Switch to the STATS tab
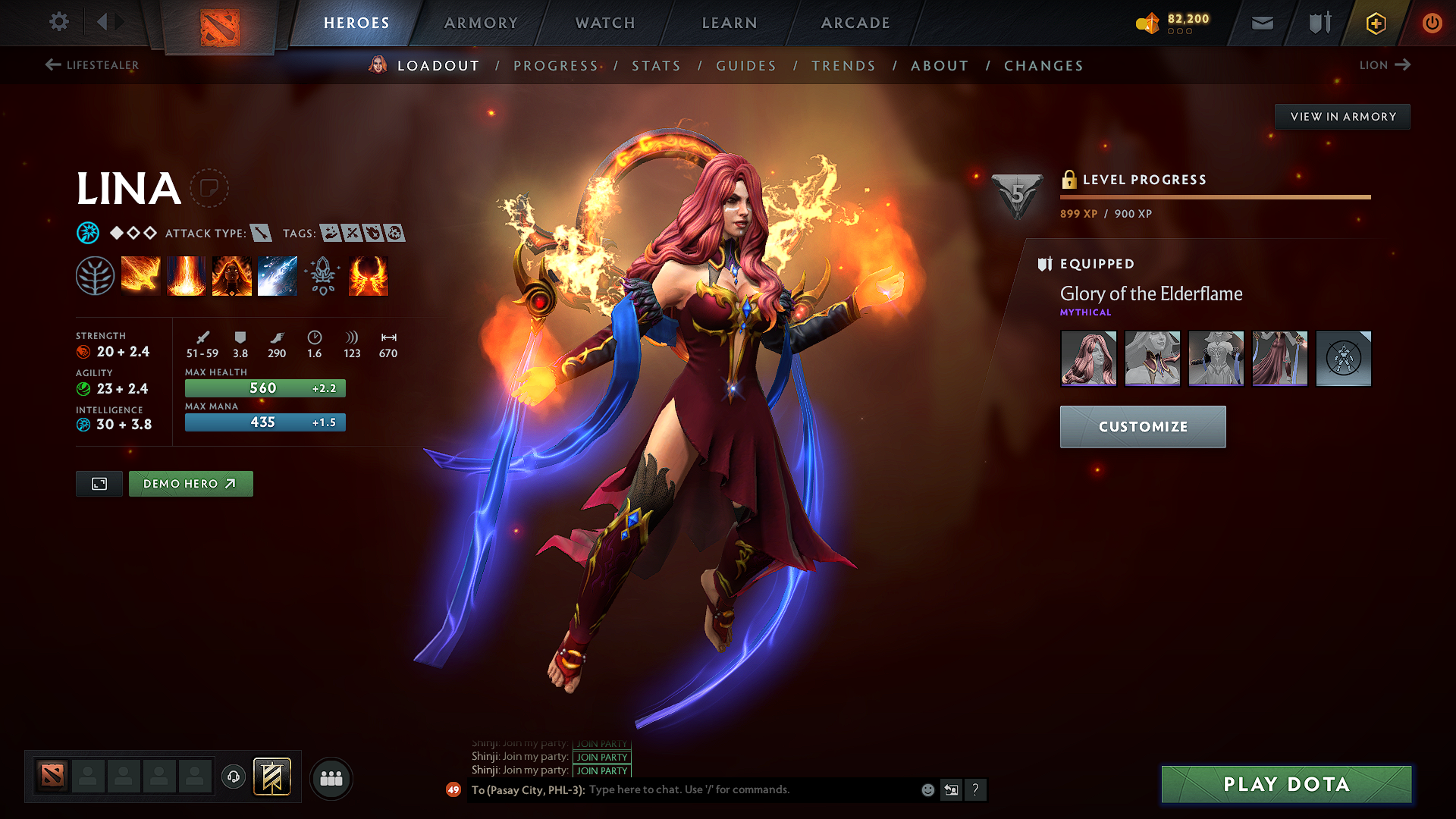This screenshot has width=1456, height=819. [656, 66]
